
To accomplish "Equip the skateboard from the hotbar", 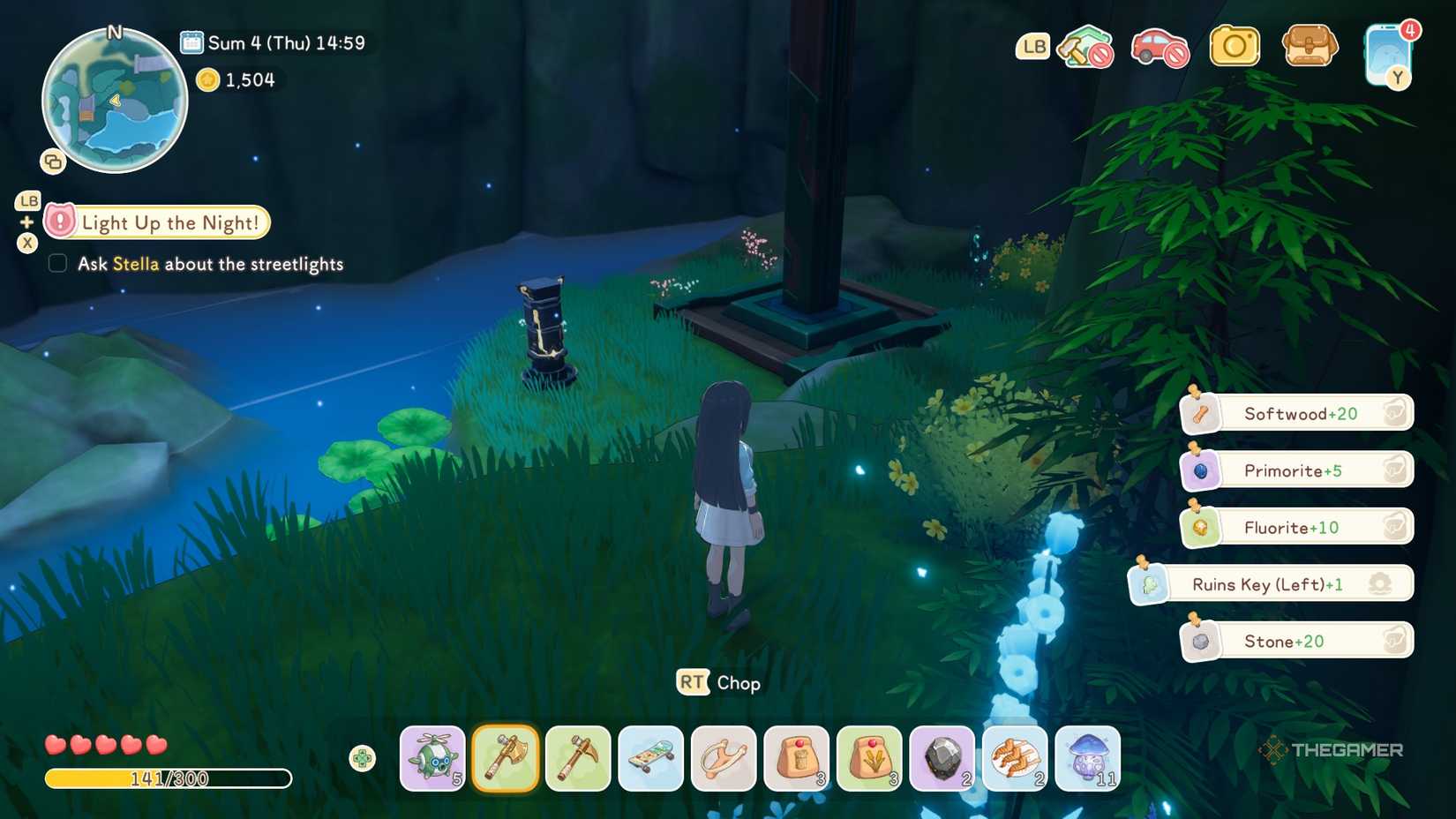I will 650,757.
